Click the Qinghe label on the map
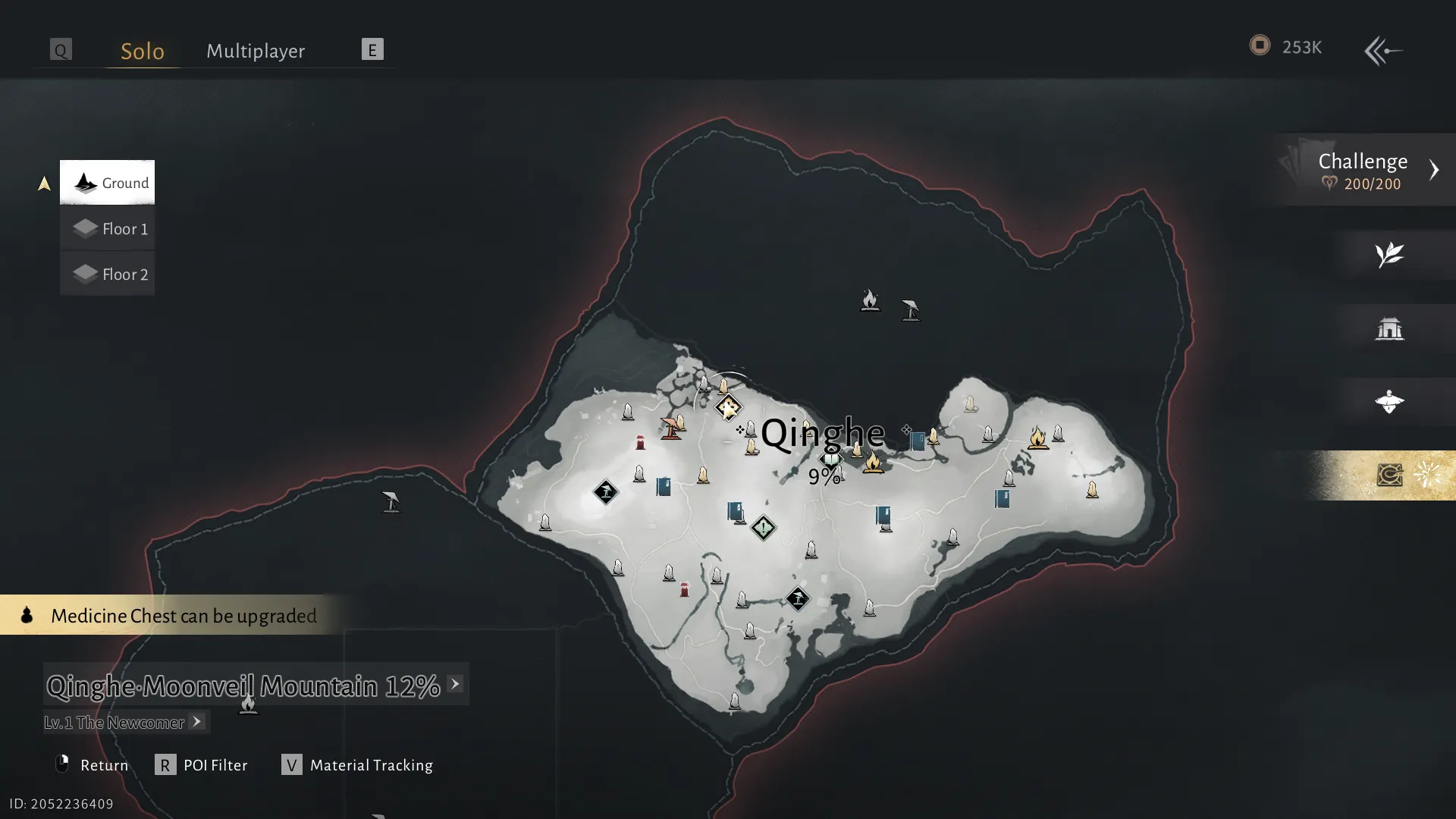Viewport: 1456px width, 819px height. tap(822, 434)
